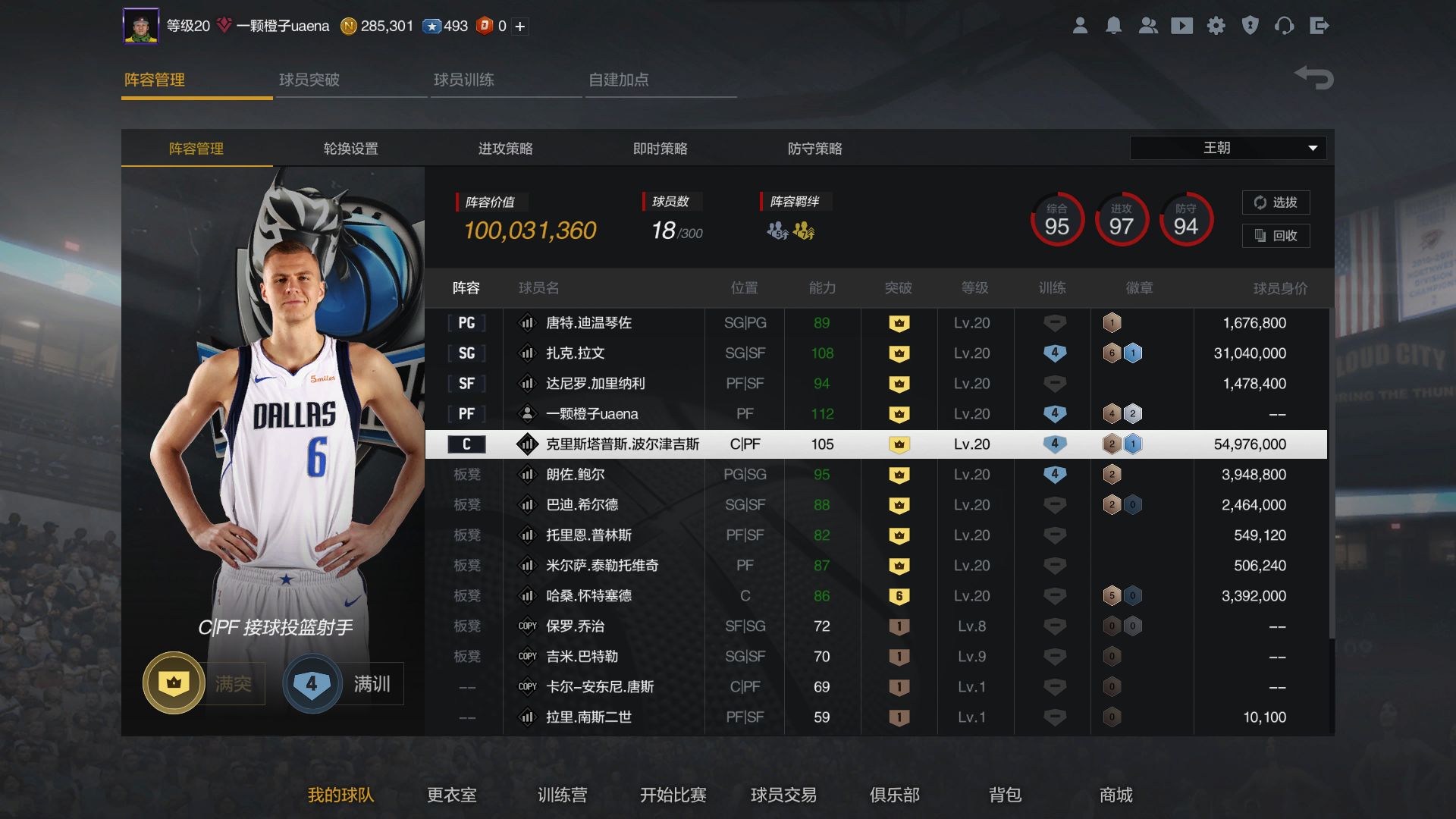Click the 满突 gold crown badge icon

pyautogui.click(x=173, y=683)
